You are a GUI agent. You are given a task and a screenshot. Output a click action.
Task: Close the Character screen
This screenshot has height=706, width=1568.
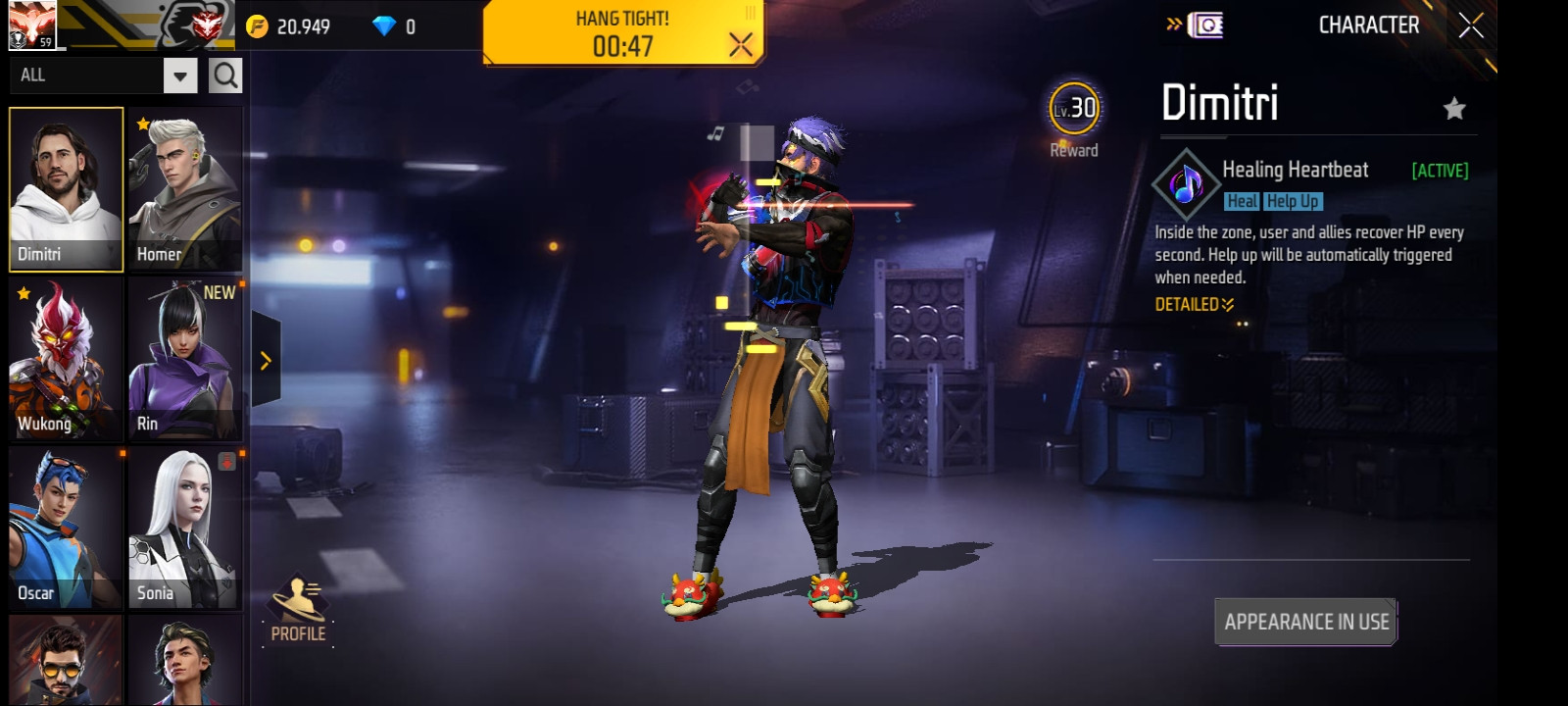(1471, 25)
